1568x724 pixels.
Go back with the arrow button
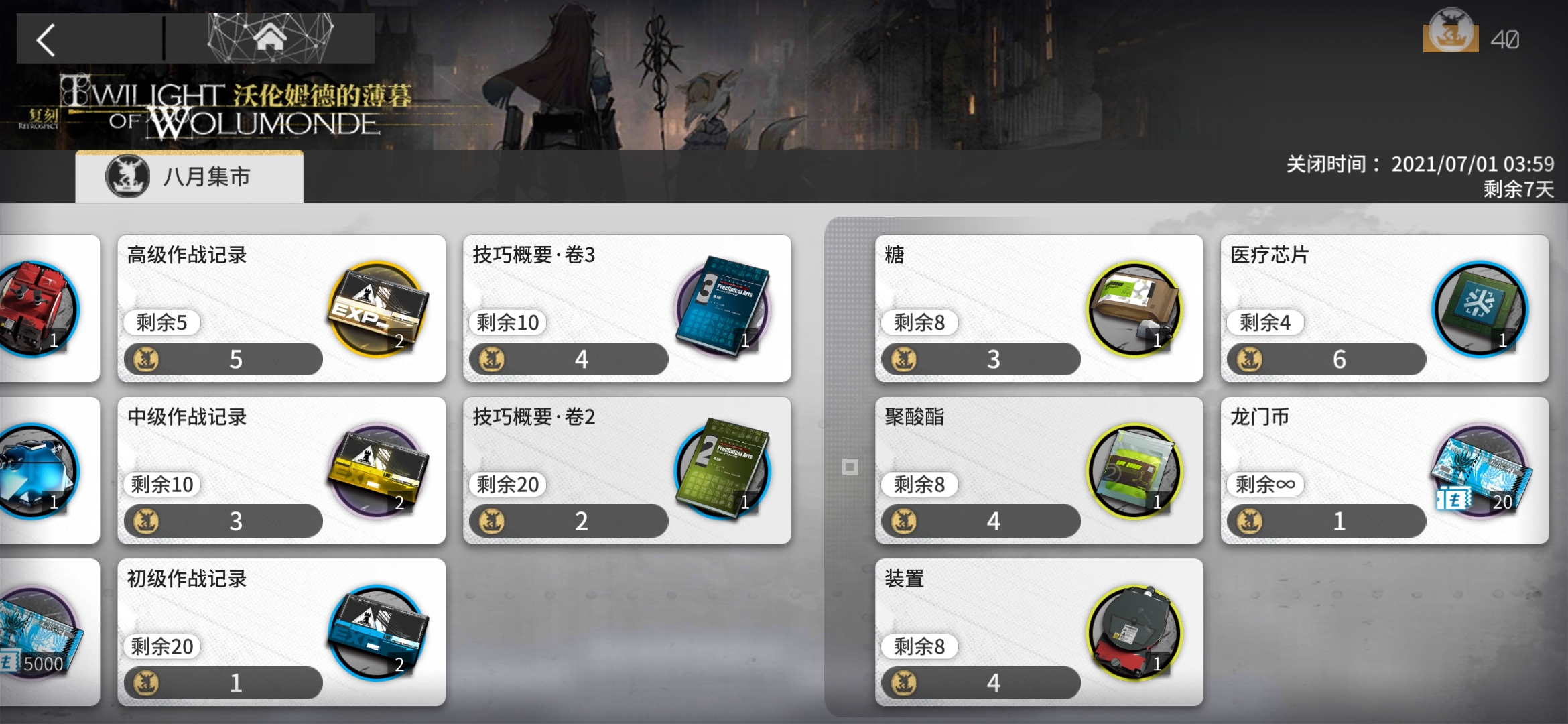(47, 40)
